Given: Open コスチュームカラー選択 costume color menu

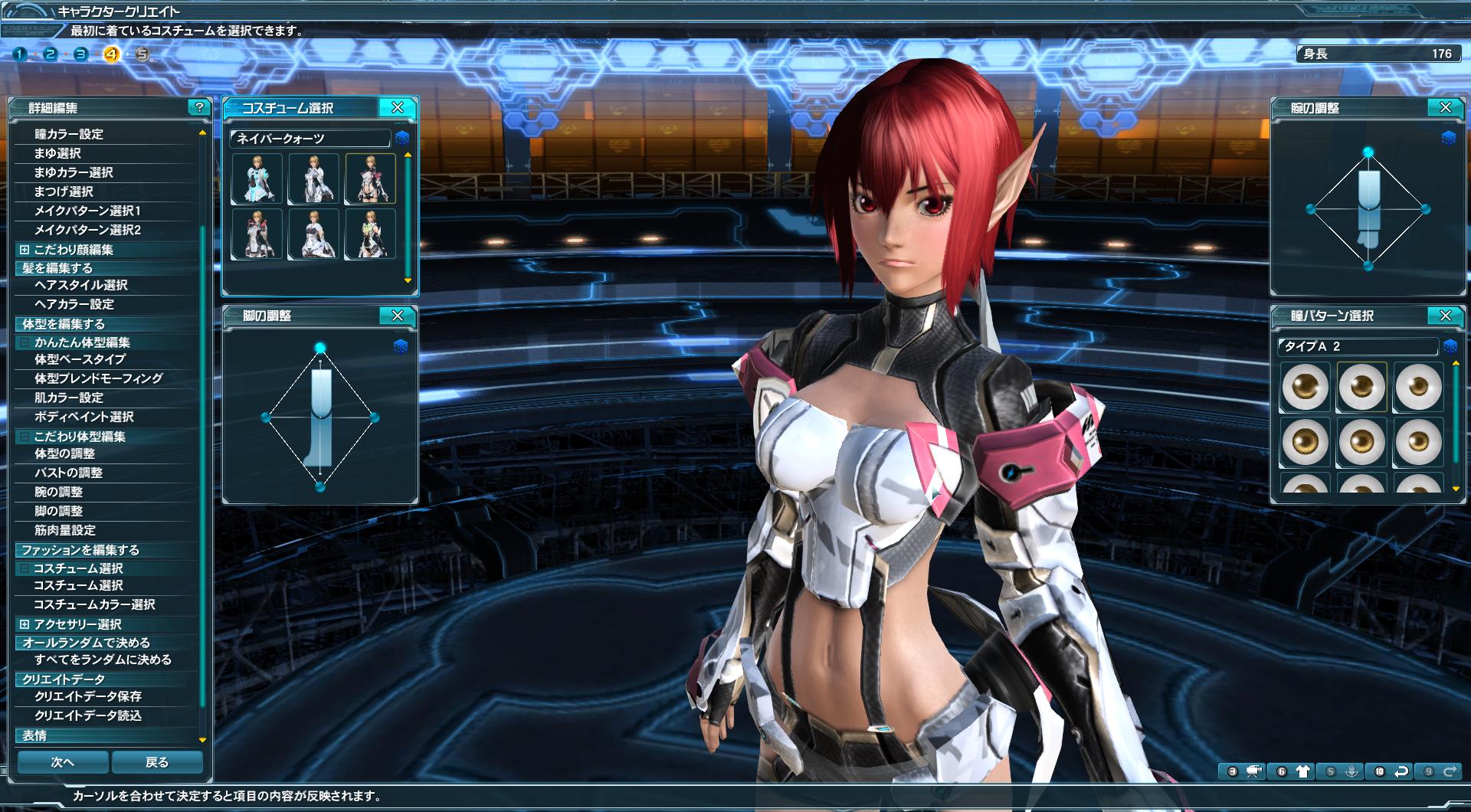Looking at the screenshot, I should [94, 604].
